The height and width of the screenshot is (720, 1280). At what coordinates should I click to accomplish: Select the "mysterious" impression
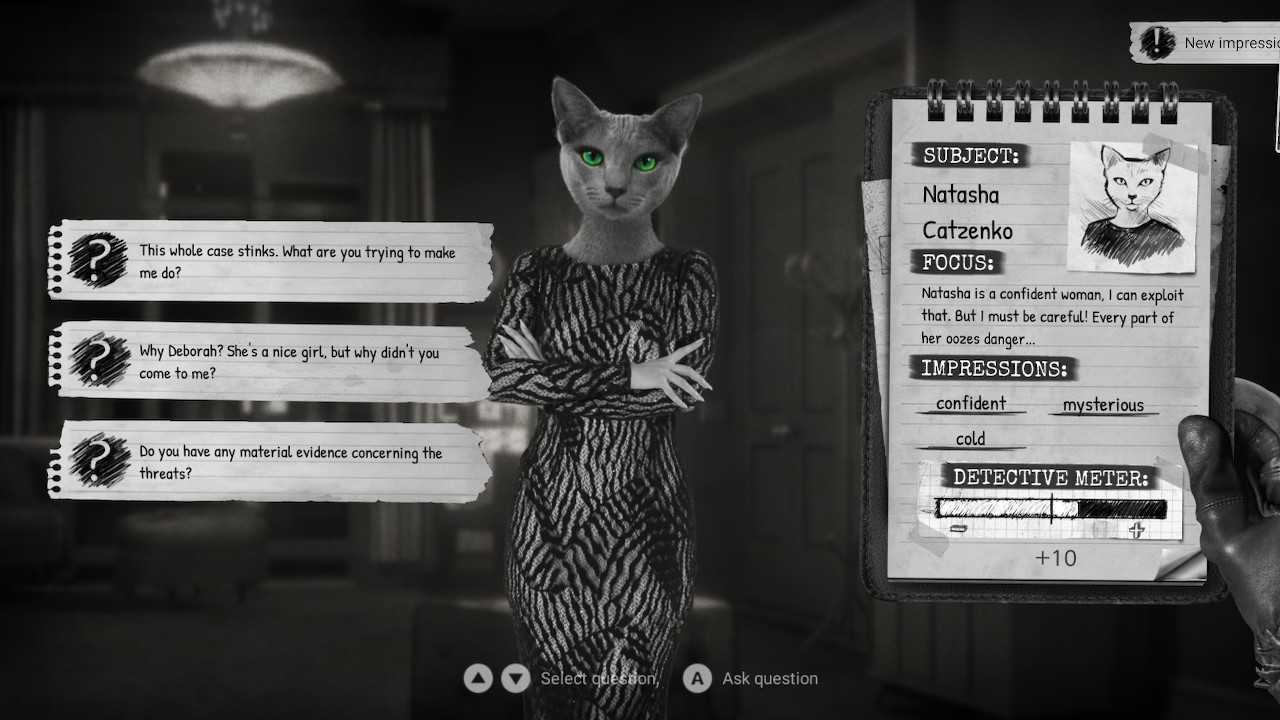pos(1103,405)
